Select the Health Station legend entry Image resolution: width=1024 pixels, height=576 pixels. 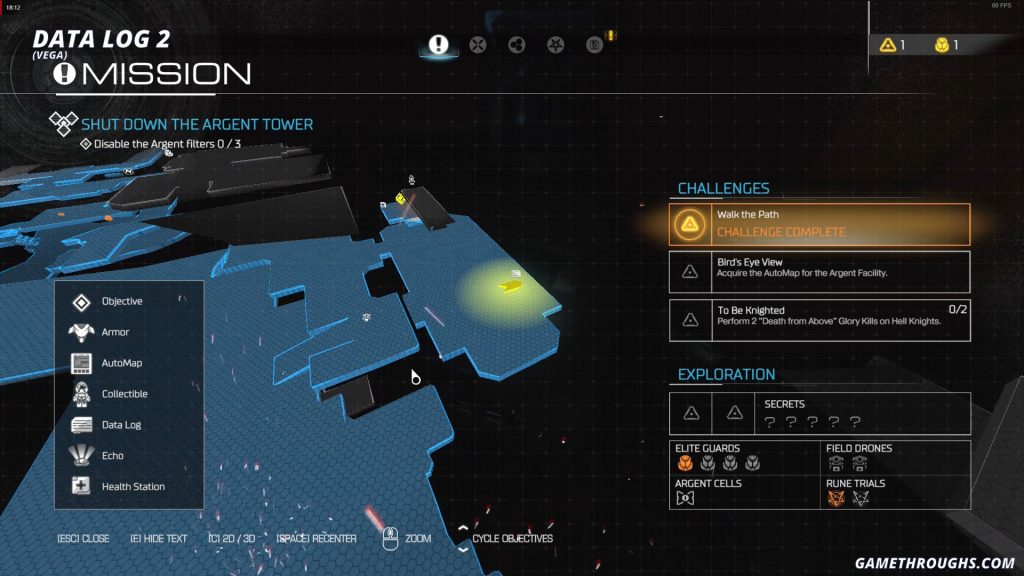pyautogui.click(x=132, y=487)
